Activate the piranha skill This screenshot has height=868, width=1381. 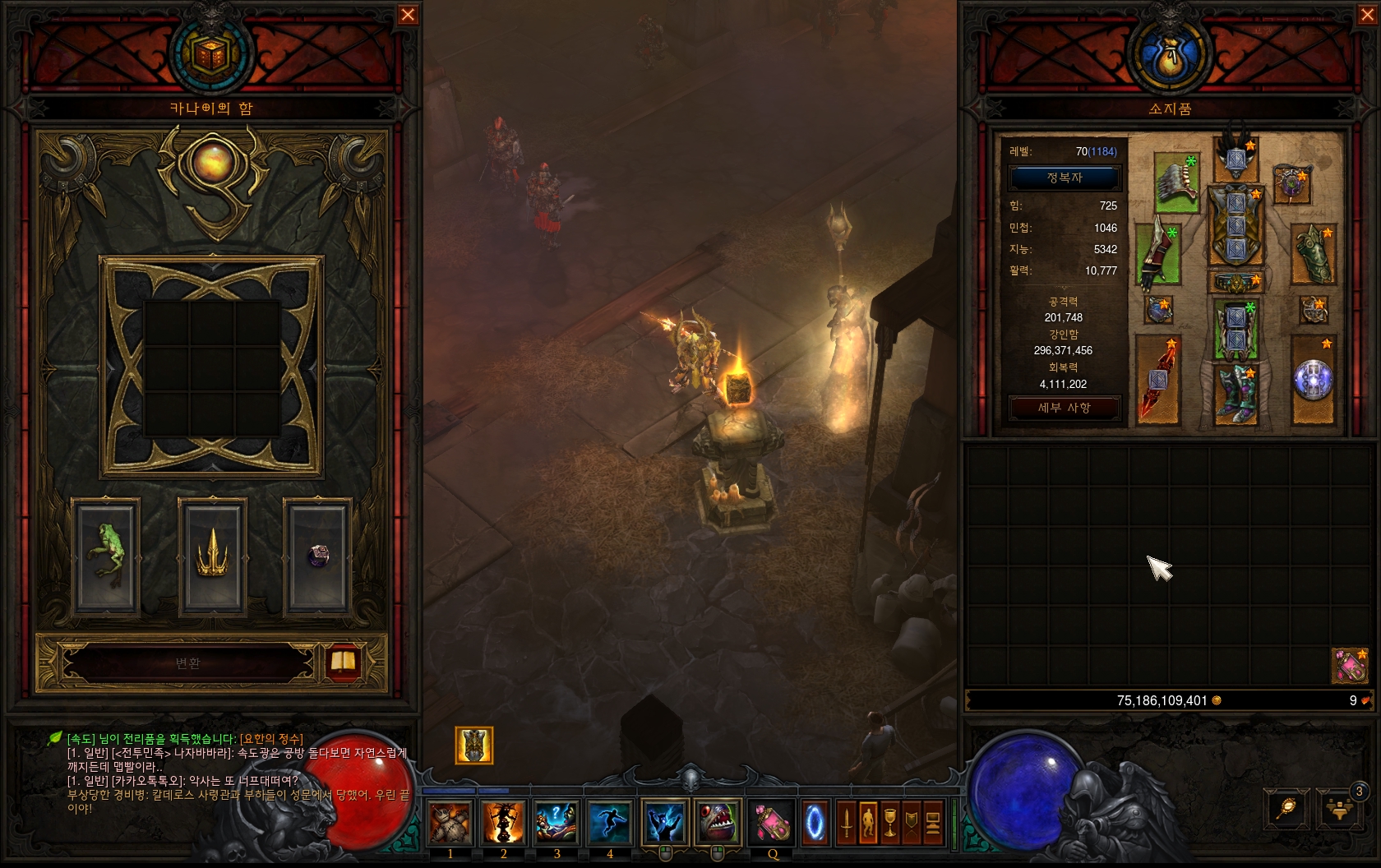717,822
